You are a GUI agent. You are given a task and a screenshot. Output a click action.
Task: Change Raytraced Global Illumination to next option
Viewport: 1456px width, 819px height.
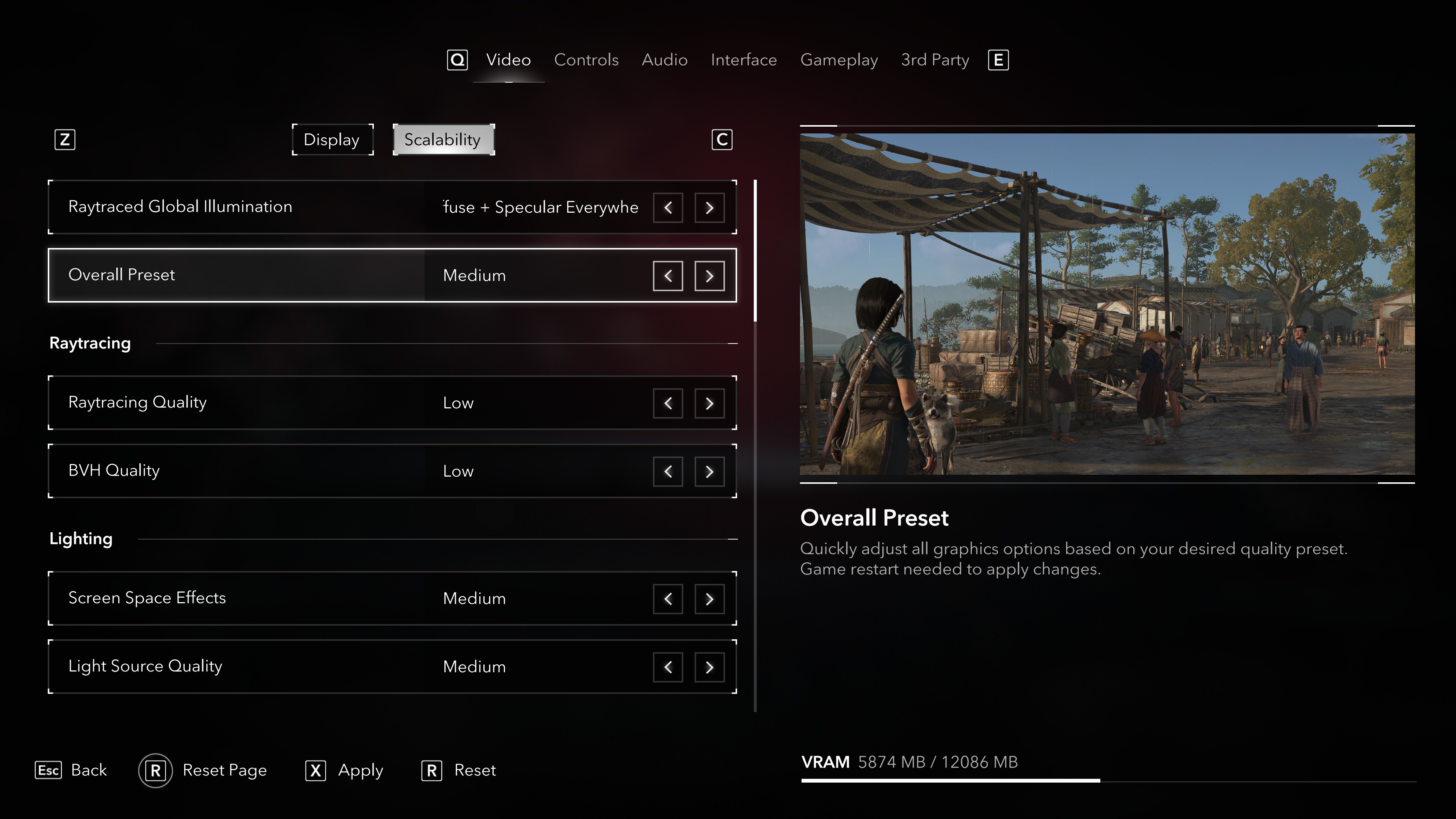coord(709,207)
